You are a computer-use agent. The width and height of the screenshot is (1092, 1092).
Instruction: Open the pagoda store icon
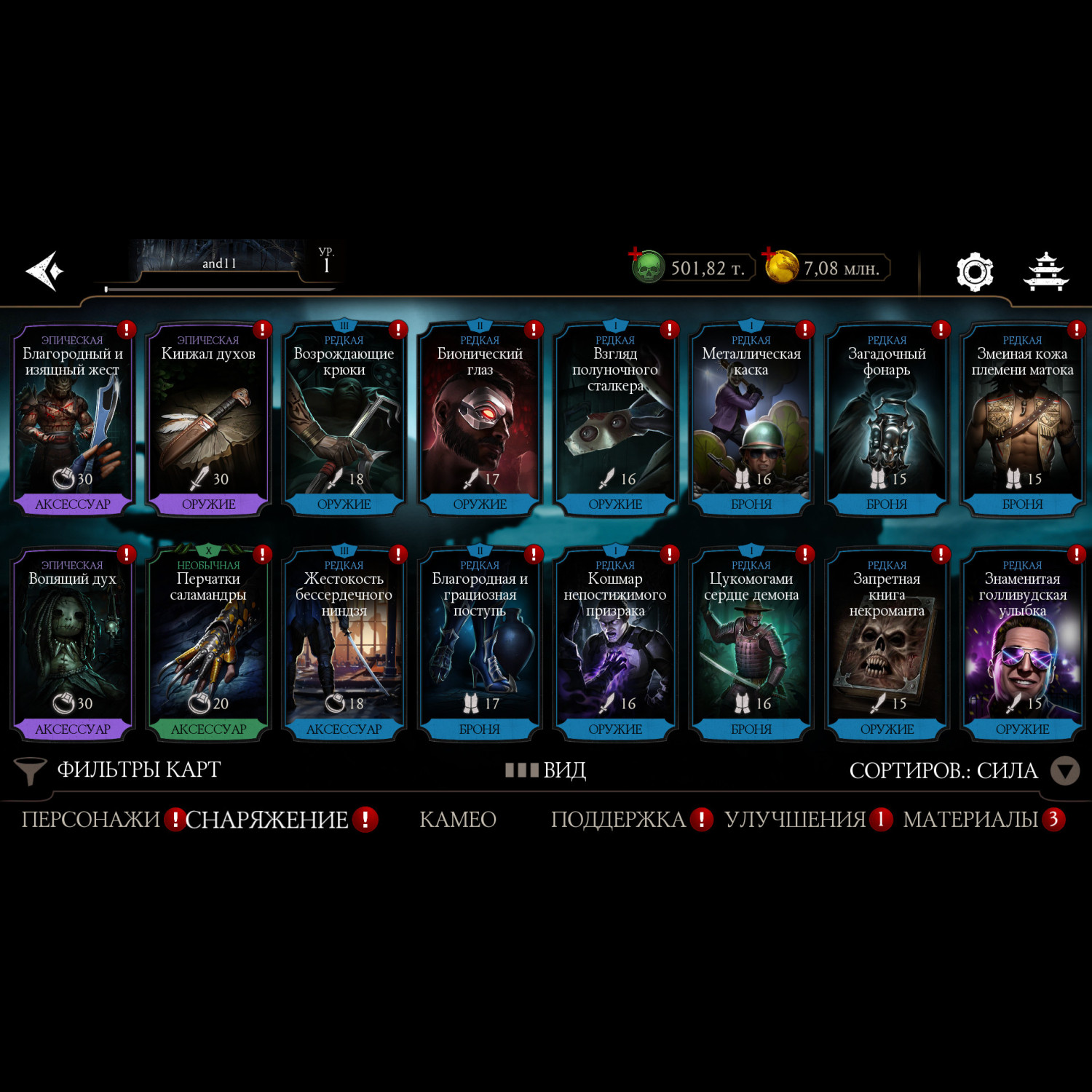click(1045, 272)
